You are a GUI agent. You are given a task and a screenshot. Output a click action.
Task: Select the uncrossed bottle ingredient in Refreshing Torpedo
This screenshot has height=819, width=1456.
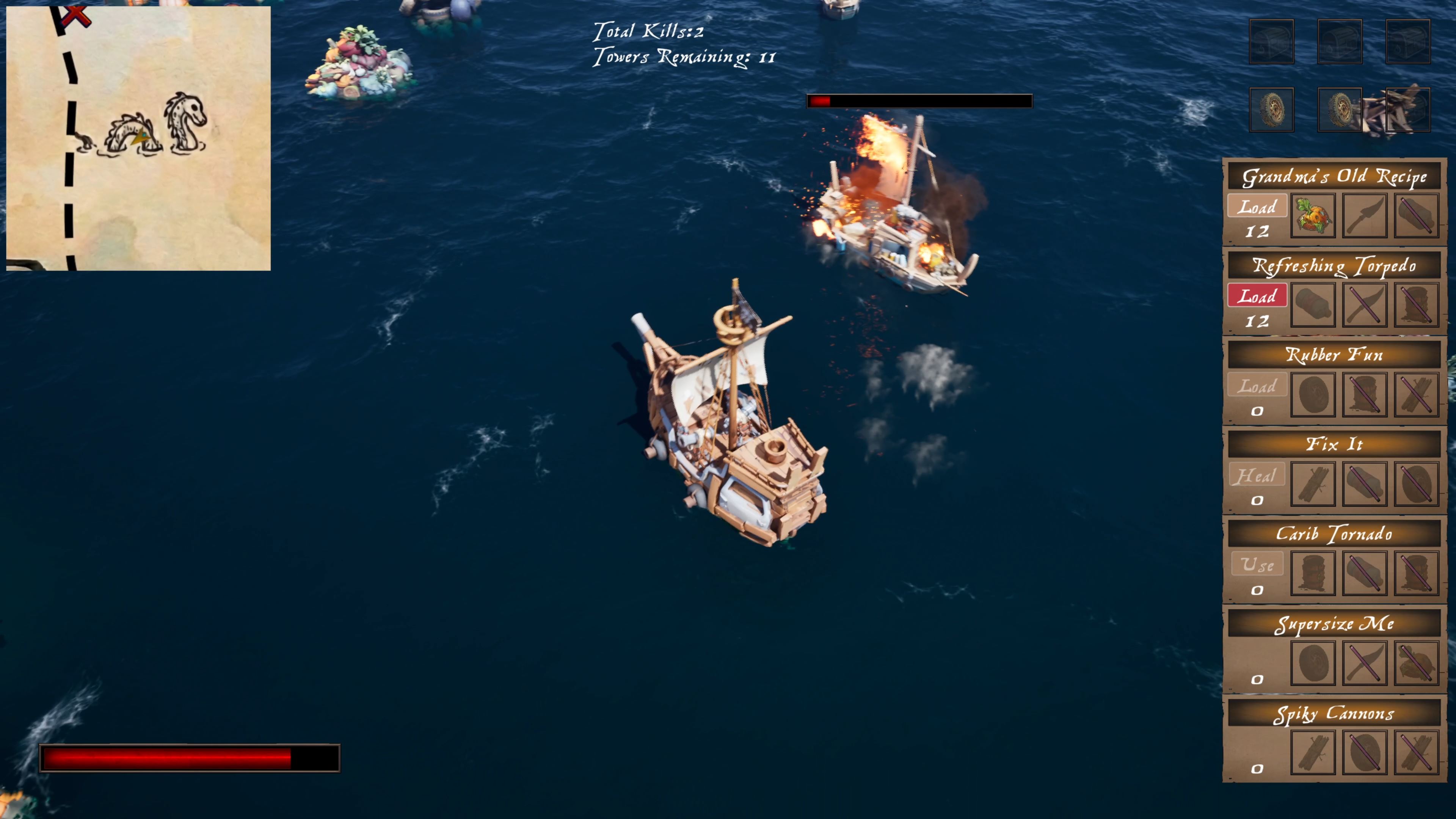pos(1313,305)
